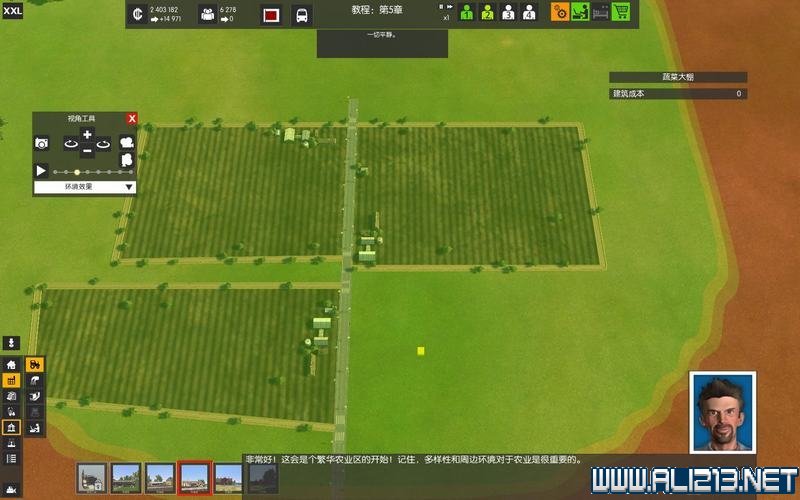The width and height of the screenshot is (800, 500).
Task: Zoom out with the minus button
Action: [87, 151]
